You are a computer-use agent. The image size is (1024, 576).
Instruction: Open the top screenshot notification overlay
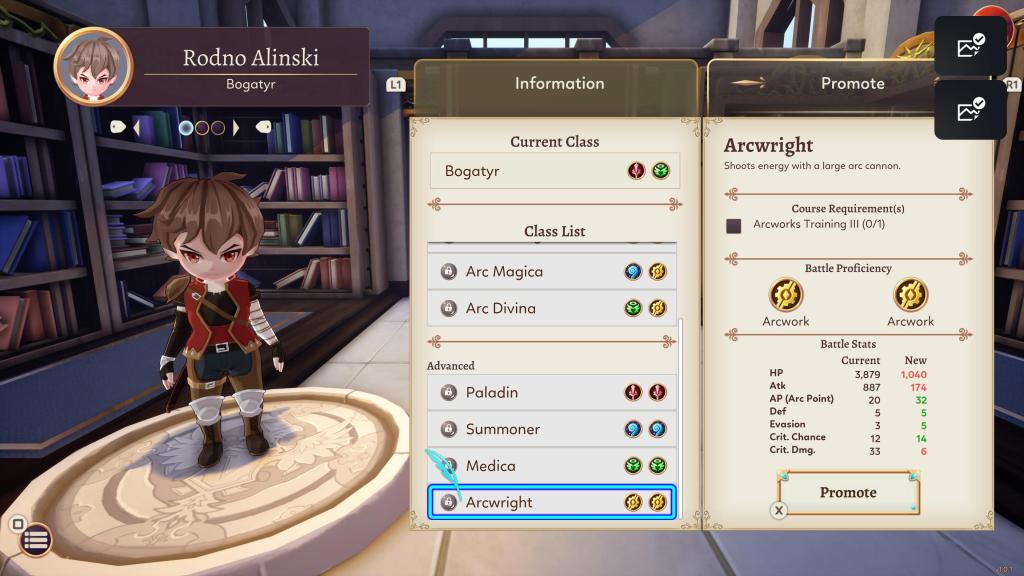[970, 46]
